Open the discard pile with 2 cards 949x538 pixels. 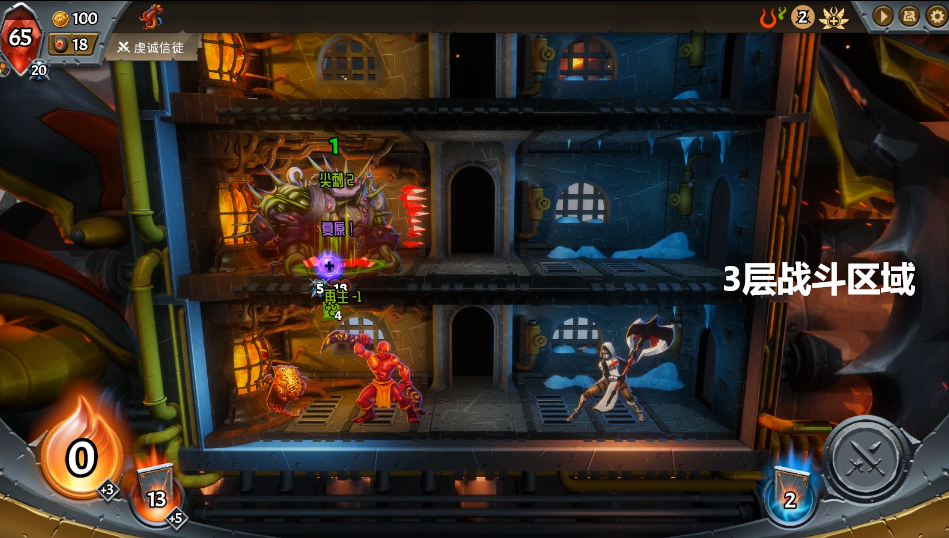pyautogui.click(x=790, y=492)
